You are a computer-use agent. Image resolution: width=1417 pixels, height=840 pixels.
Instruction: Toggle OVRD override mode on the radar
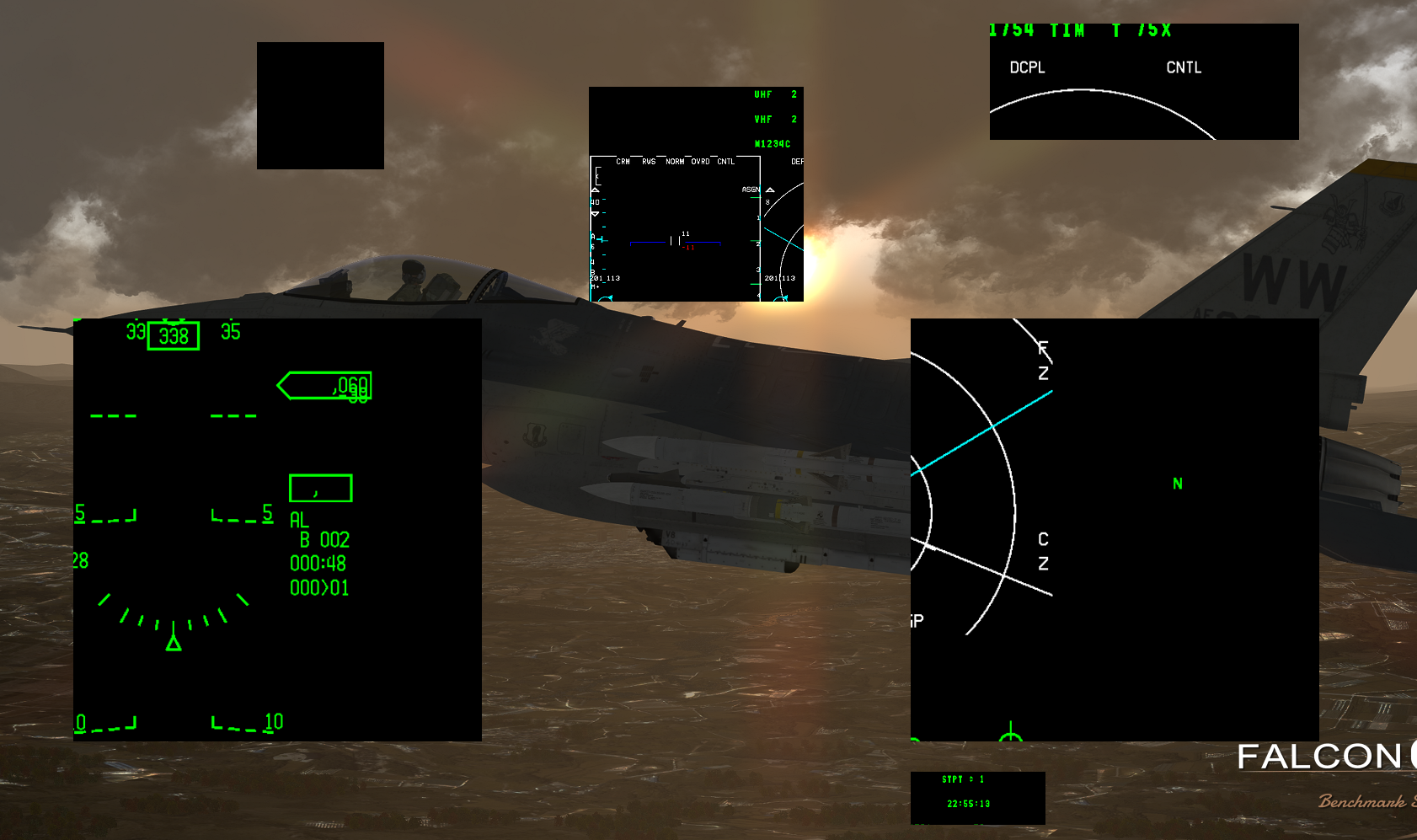tap(701, 162)
